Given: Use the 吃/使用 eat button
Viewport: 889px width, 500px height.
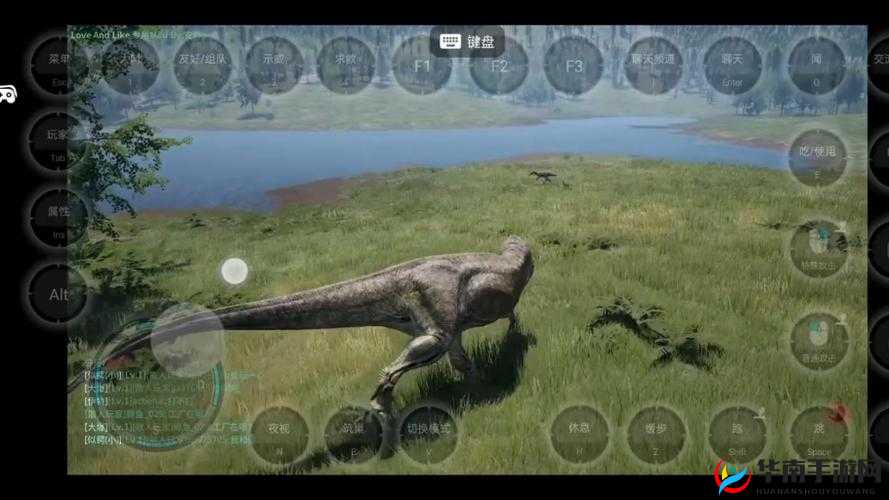Looking at the screenshot, I should (x=817, y=157).
